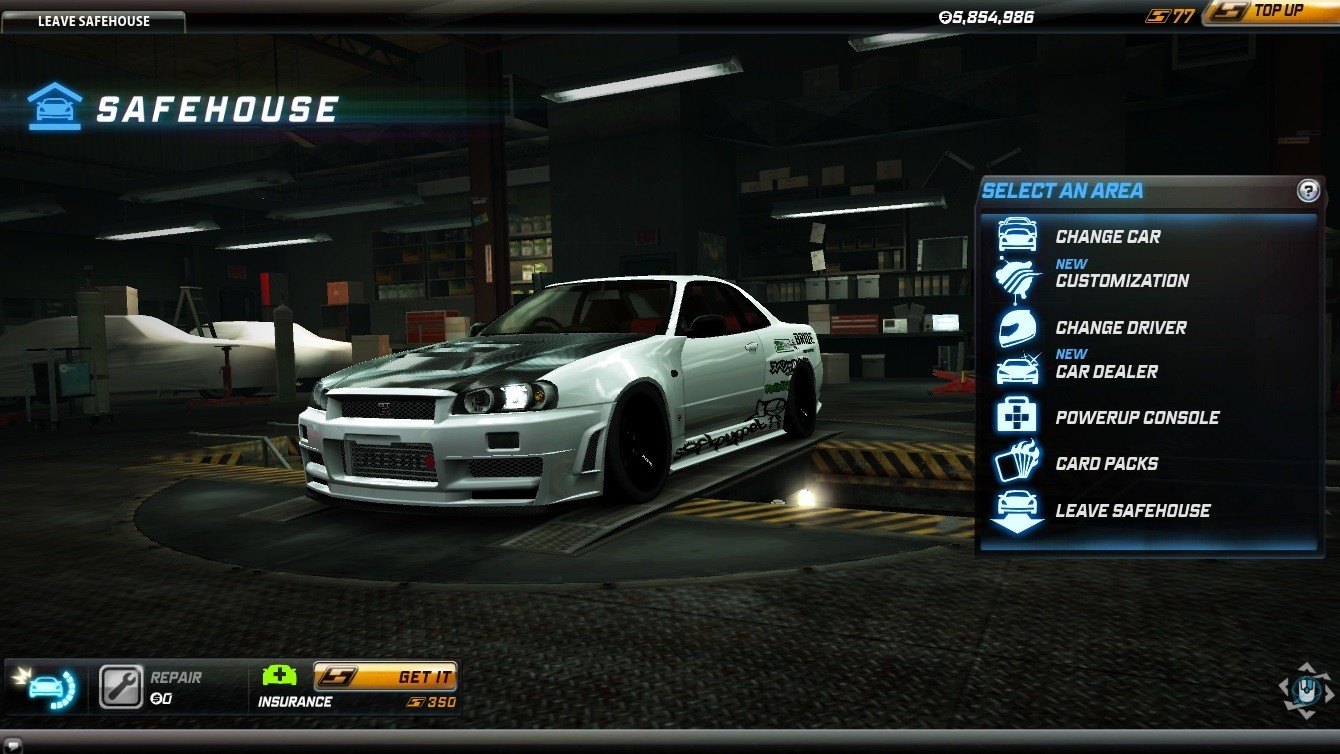Repair the car with the wrench button

coord(122,687)
